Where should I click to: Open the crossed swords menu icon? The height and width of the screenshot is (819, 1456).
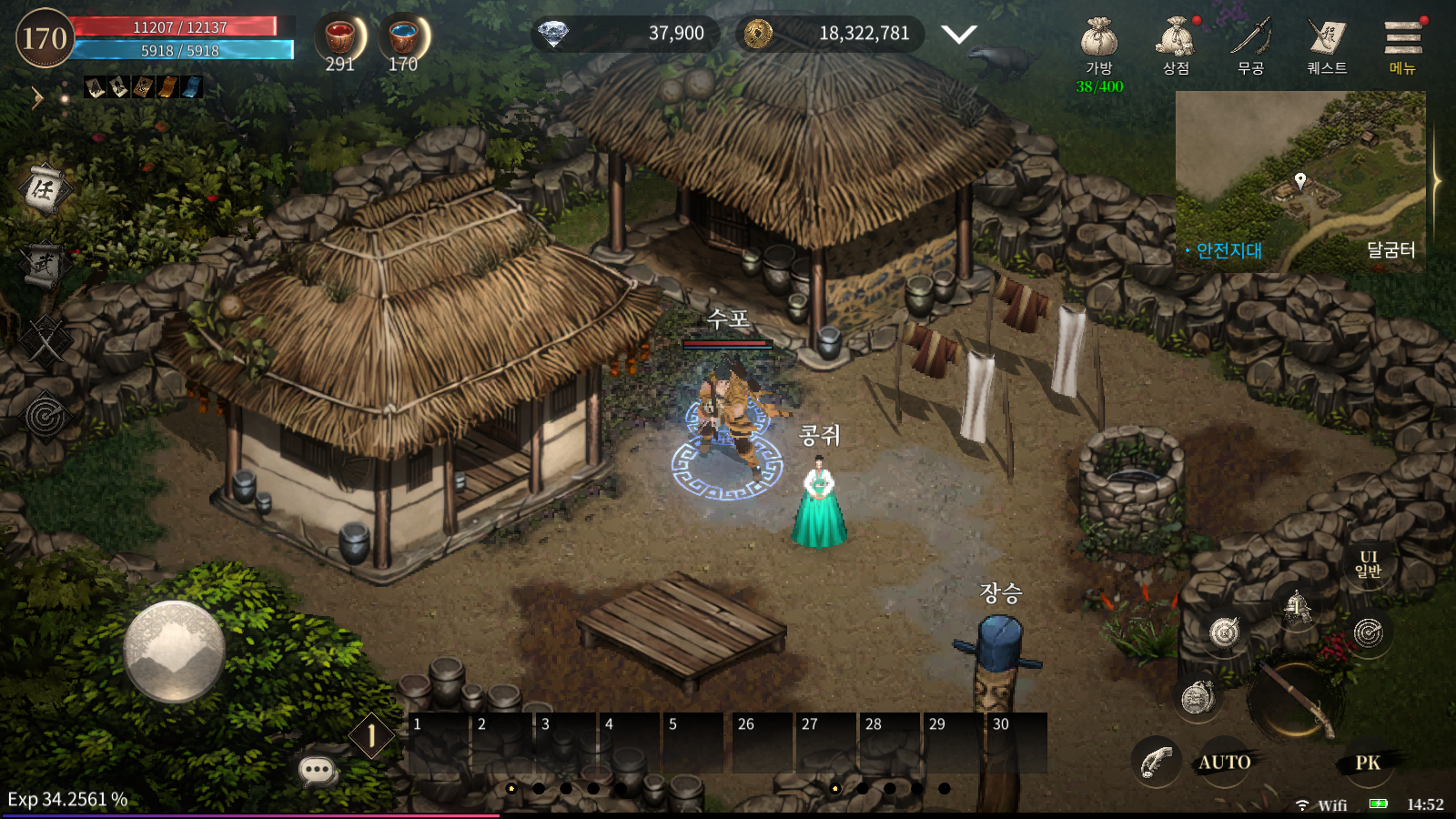pyautogui.click(x=45, y=341)
